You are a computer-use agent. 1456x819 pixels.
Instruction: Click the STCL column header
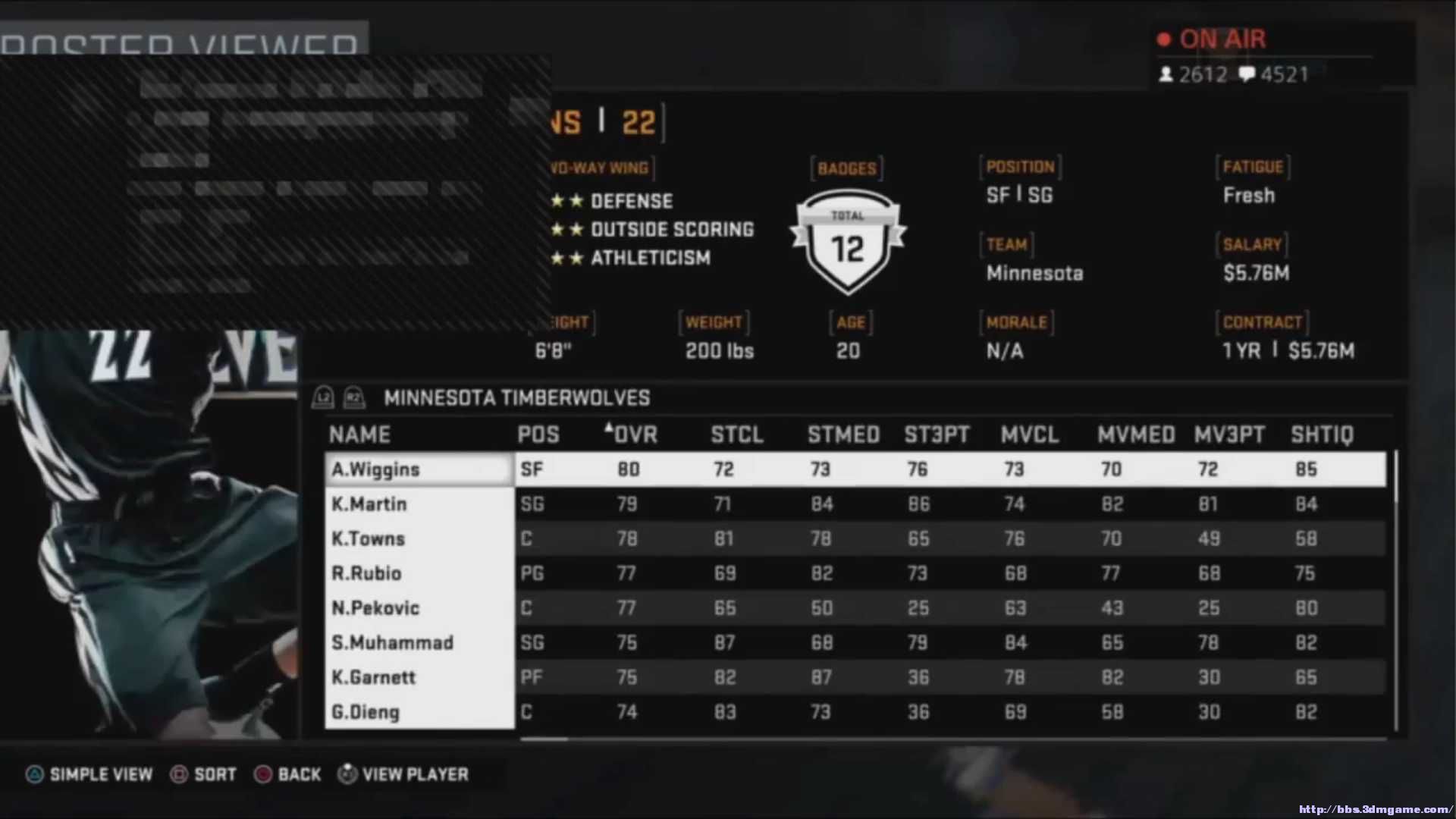tap(736, 435)
